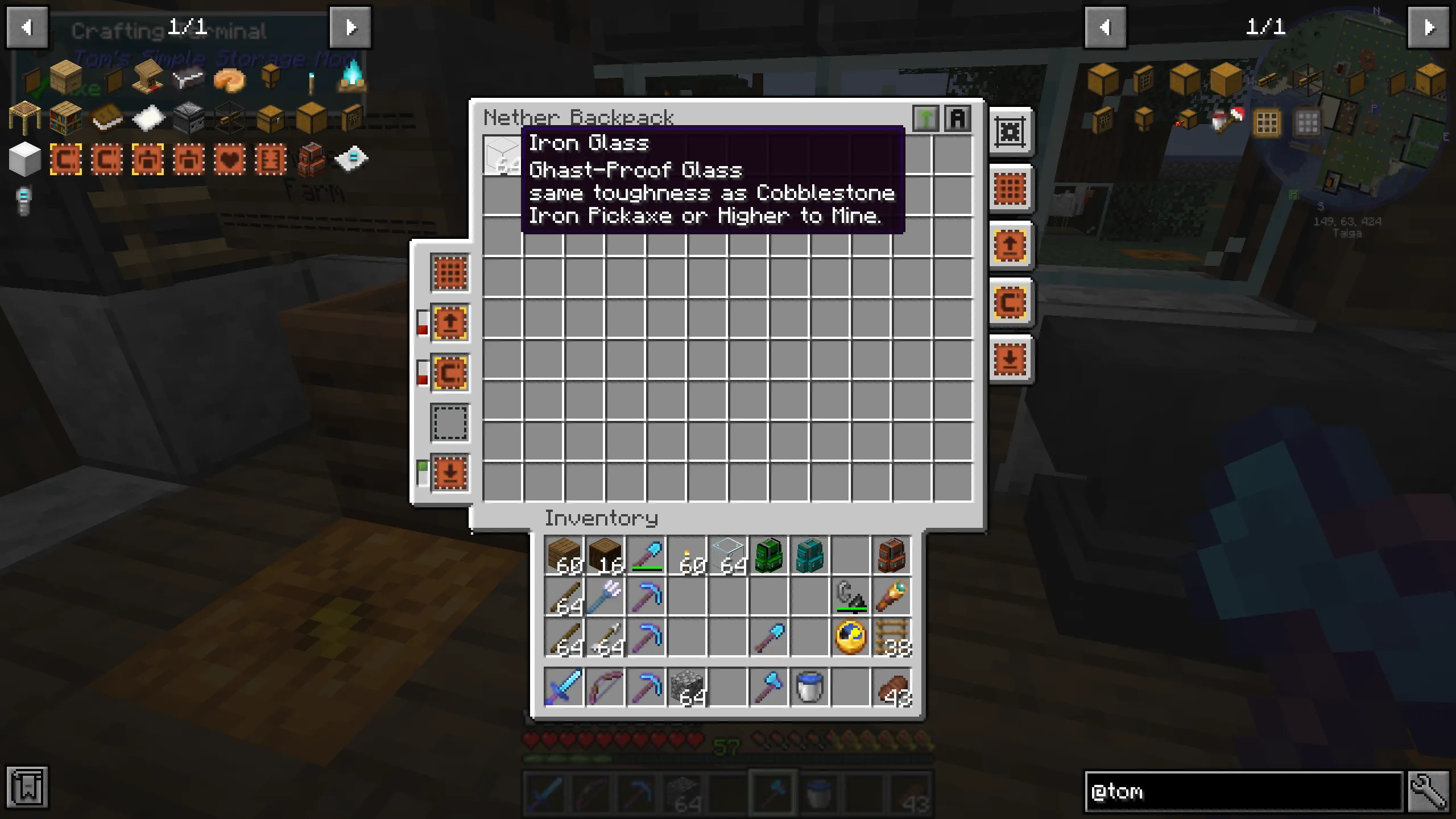Click the @tom search field
1456x819 pixels.
click(x=1240, y=792)
